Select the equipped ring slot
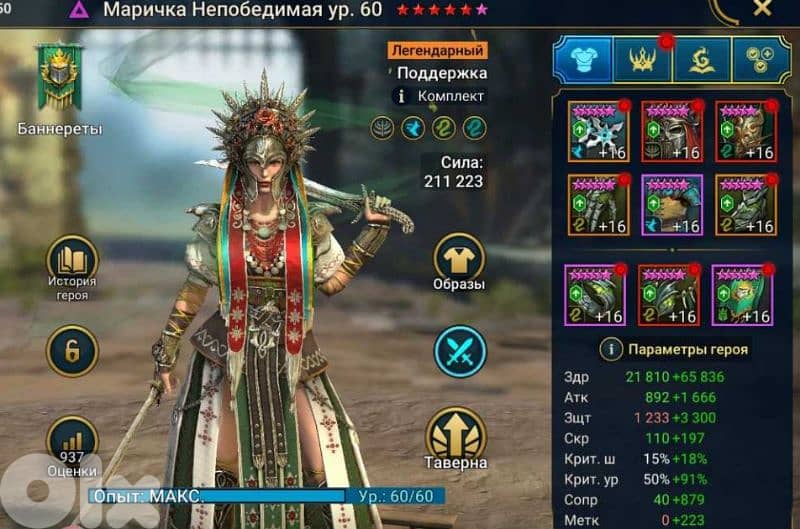This screenshot has height=529, width=800. click(x=596, y=295)
